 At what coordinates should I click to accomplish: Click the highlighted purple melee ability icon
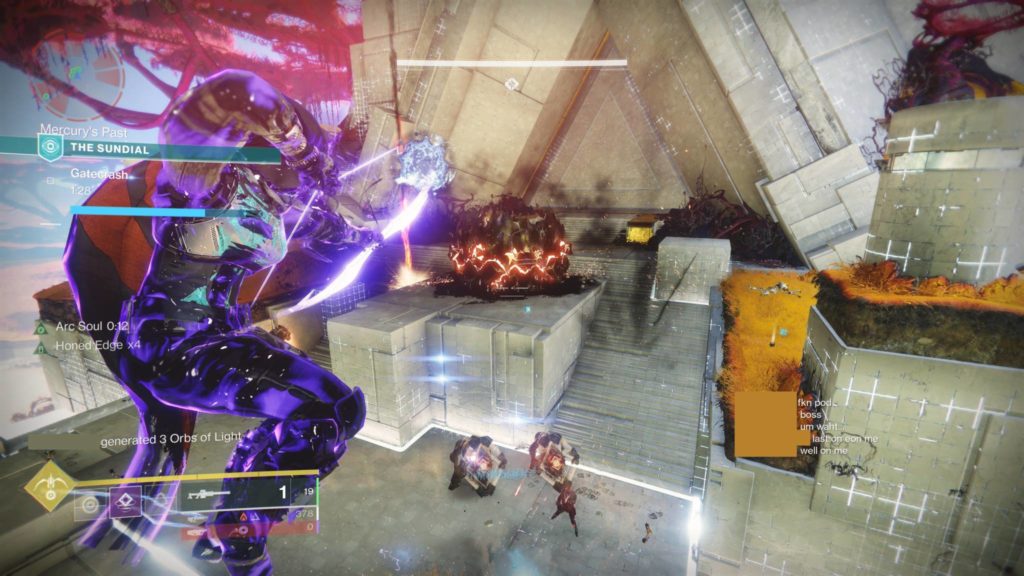(x=125, y=502)
